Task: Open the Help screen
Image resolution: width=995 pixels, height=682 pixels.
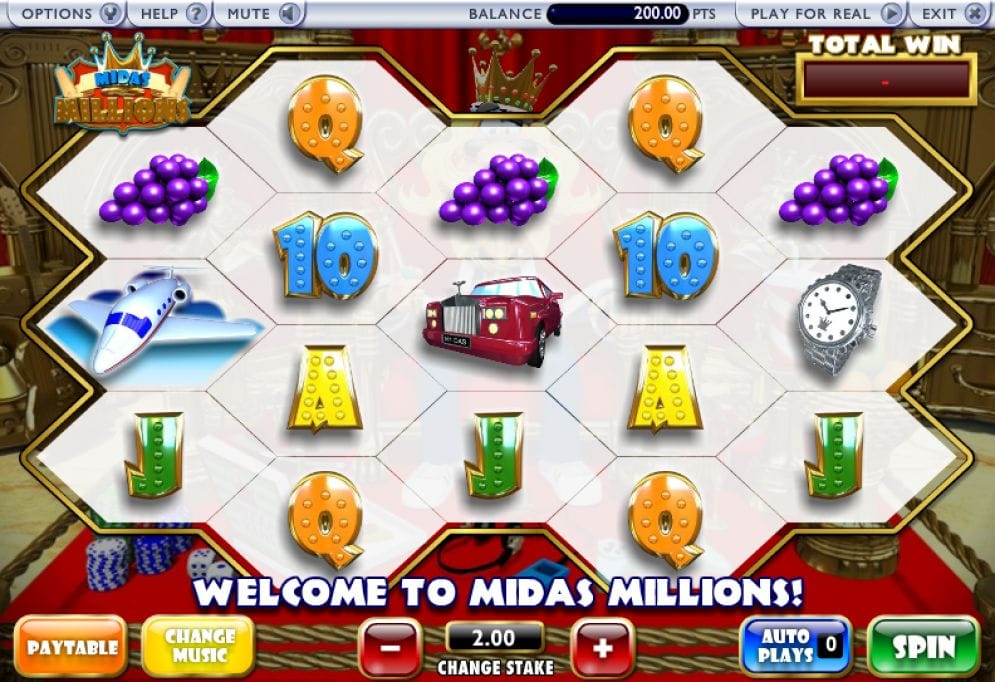Action: 170,14
